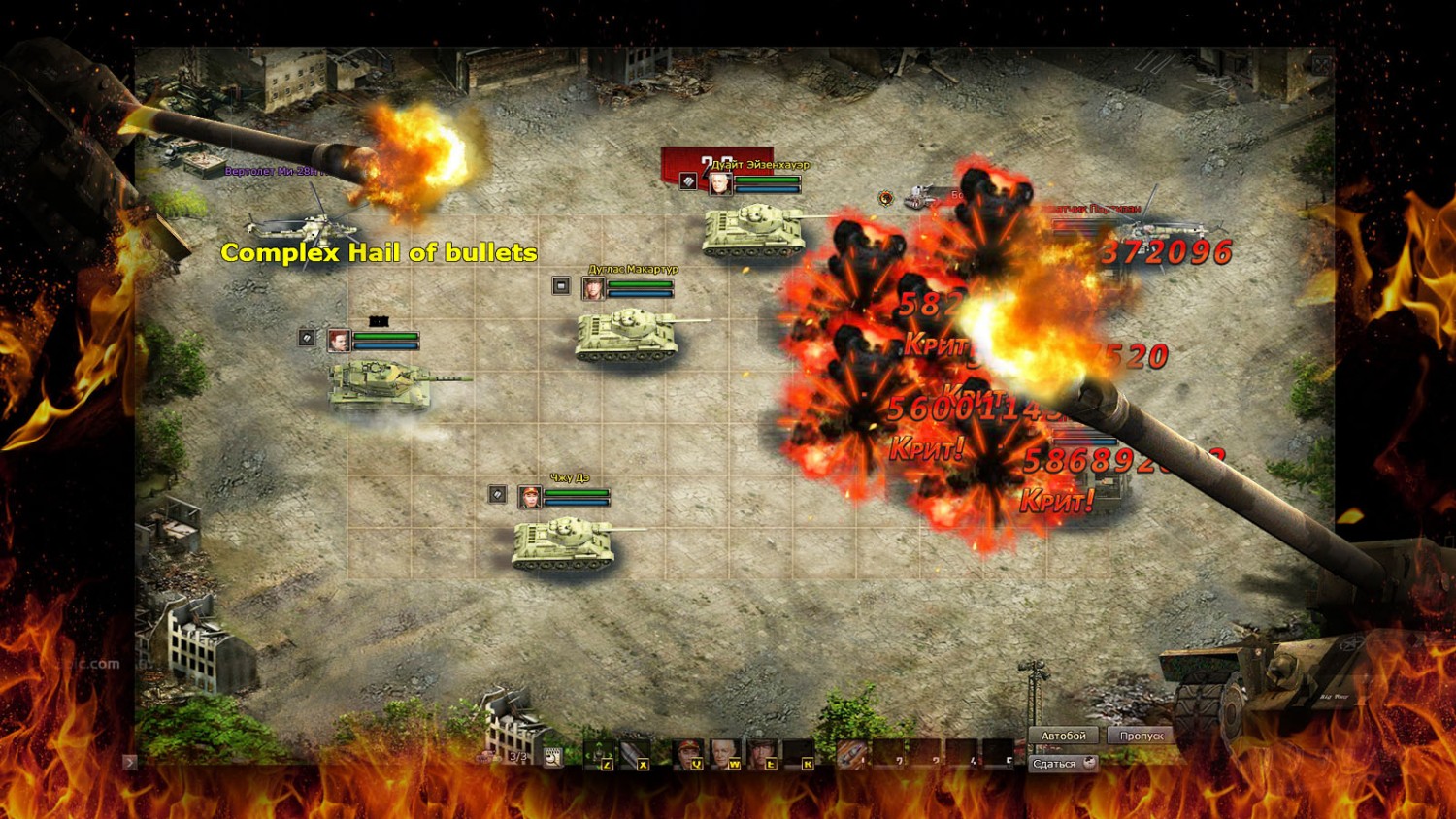Select the commander portrait marked Q
The height and width of the screenshot is (819, 1456).
pyautogui.click(x=688, y=754)
